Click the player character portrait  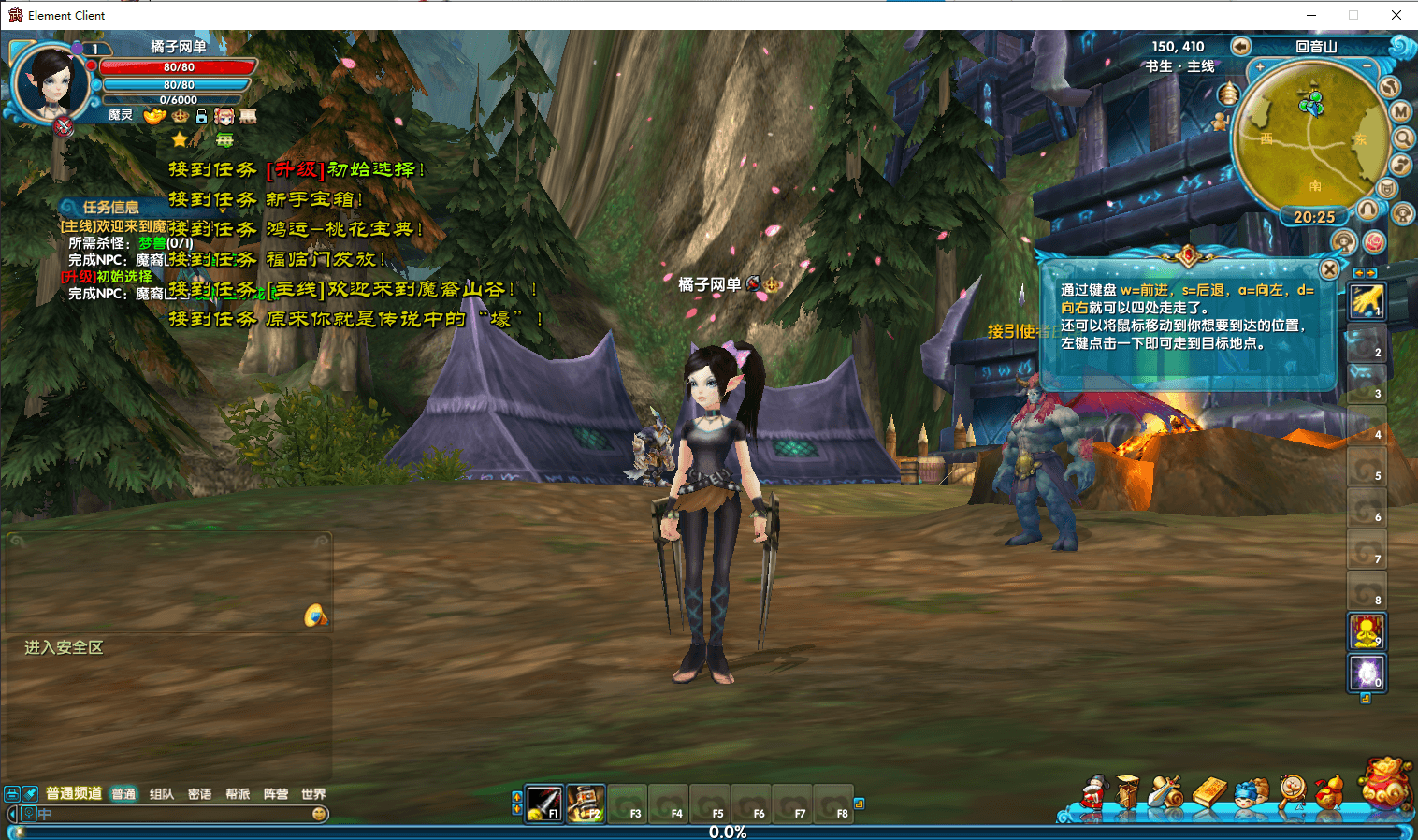pos(51,82)
